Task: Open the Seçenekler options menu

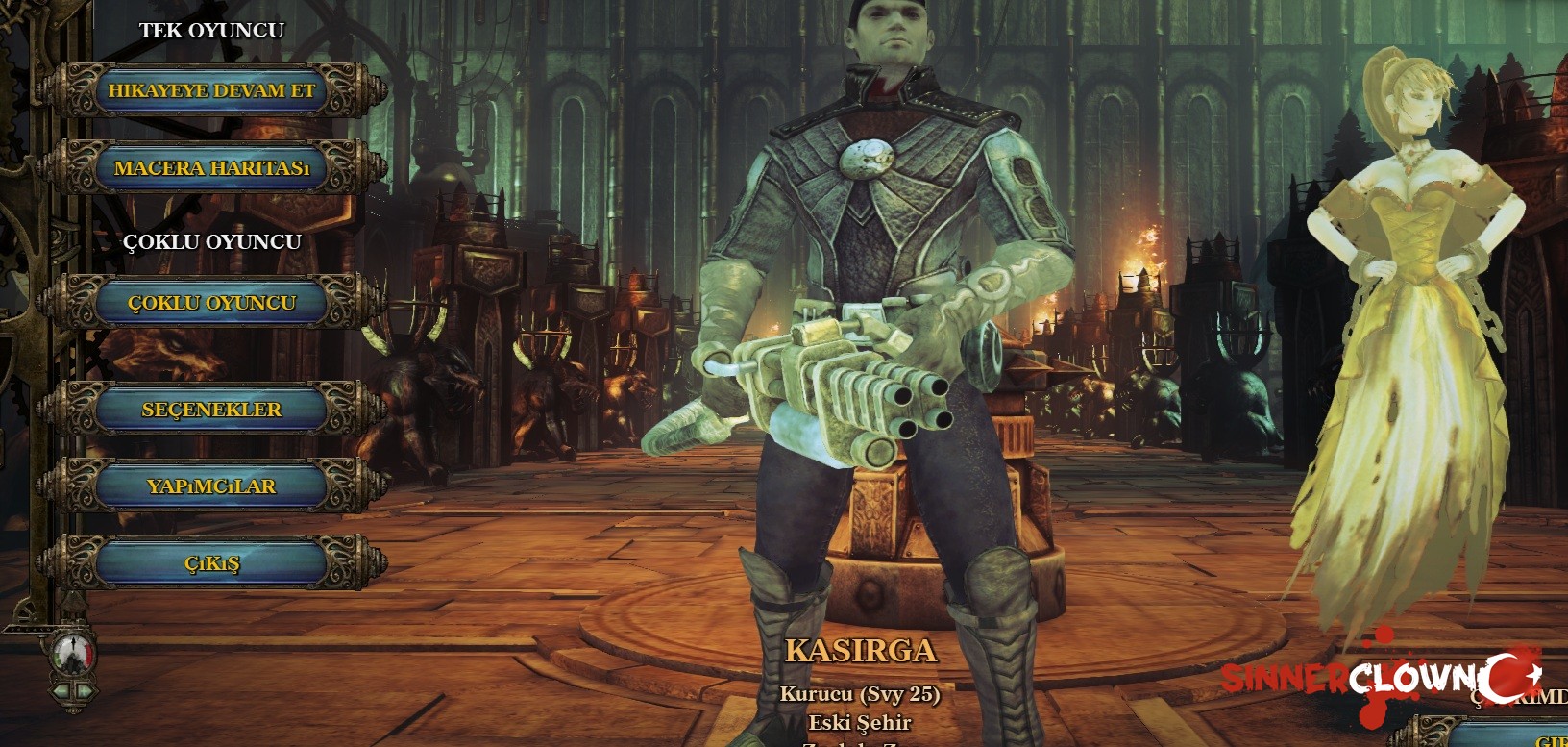Action: [211, 410]
